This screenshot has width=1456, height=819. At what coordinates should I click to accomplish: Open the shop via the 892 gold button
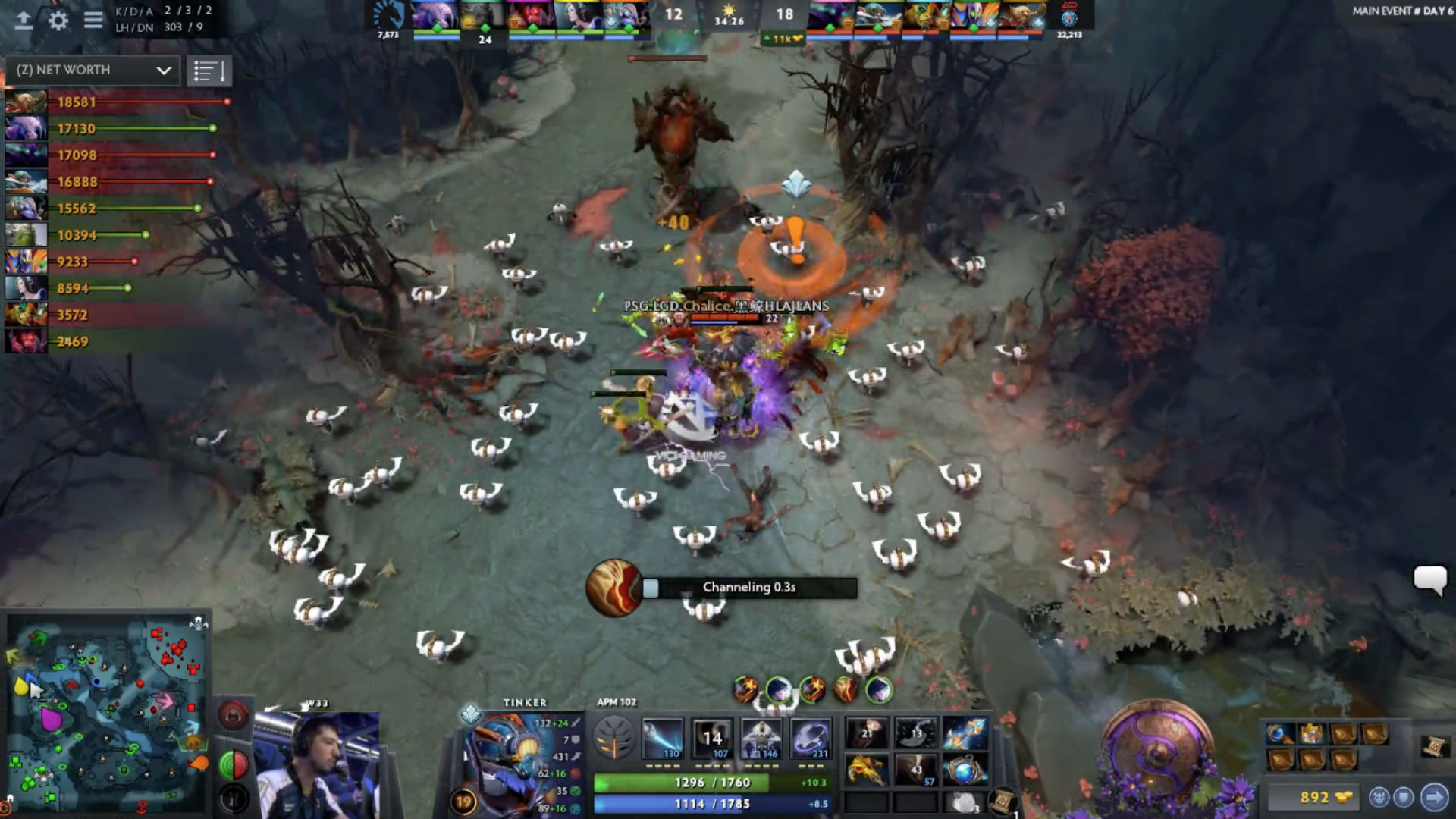(1316, 797)
